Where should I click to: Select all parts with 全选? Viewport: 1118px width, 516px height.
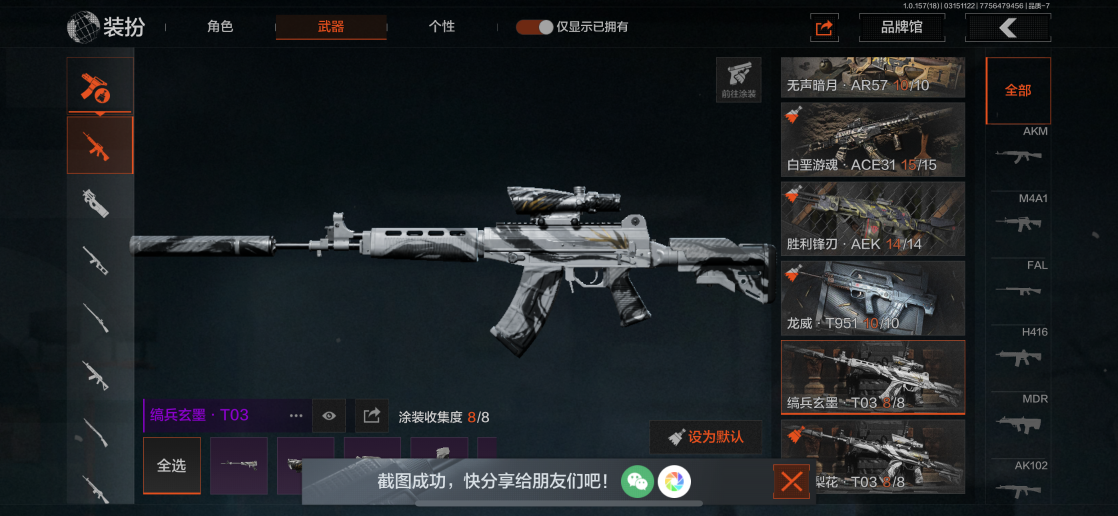click(x=171, y=466)
